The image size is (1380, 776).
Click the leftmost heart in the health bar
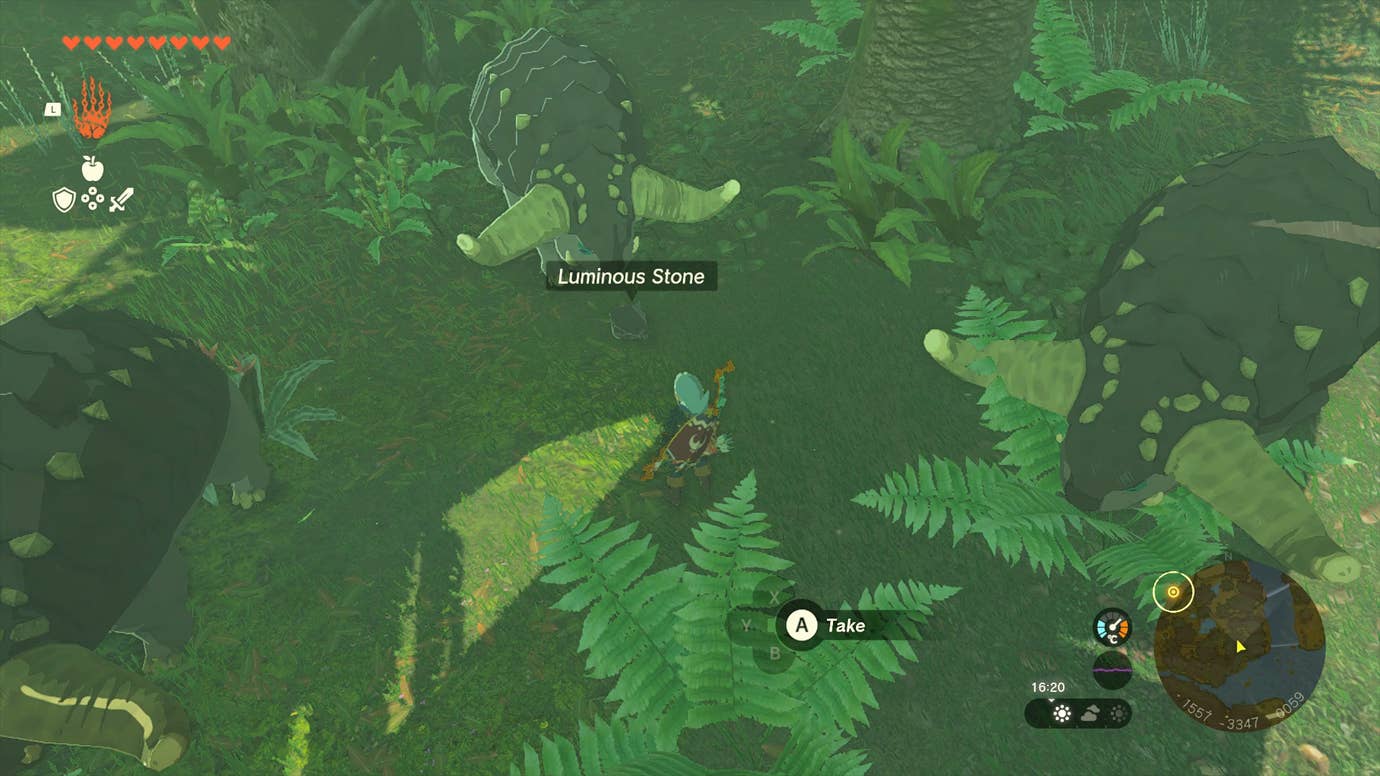coord(70,43)
